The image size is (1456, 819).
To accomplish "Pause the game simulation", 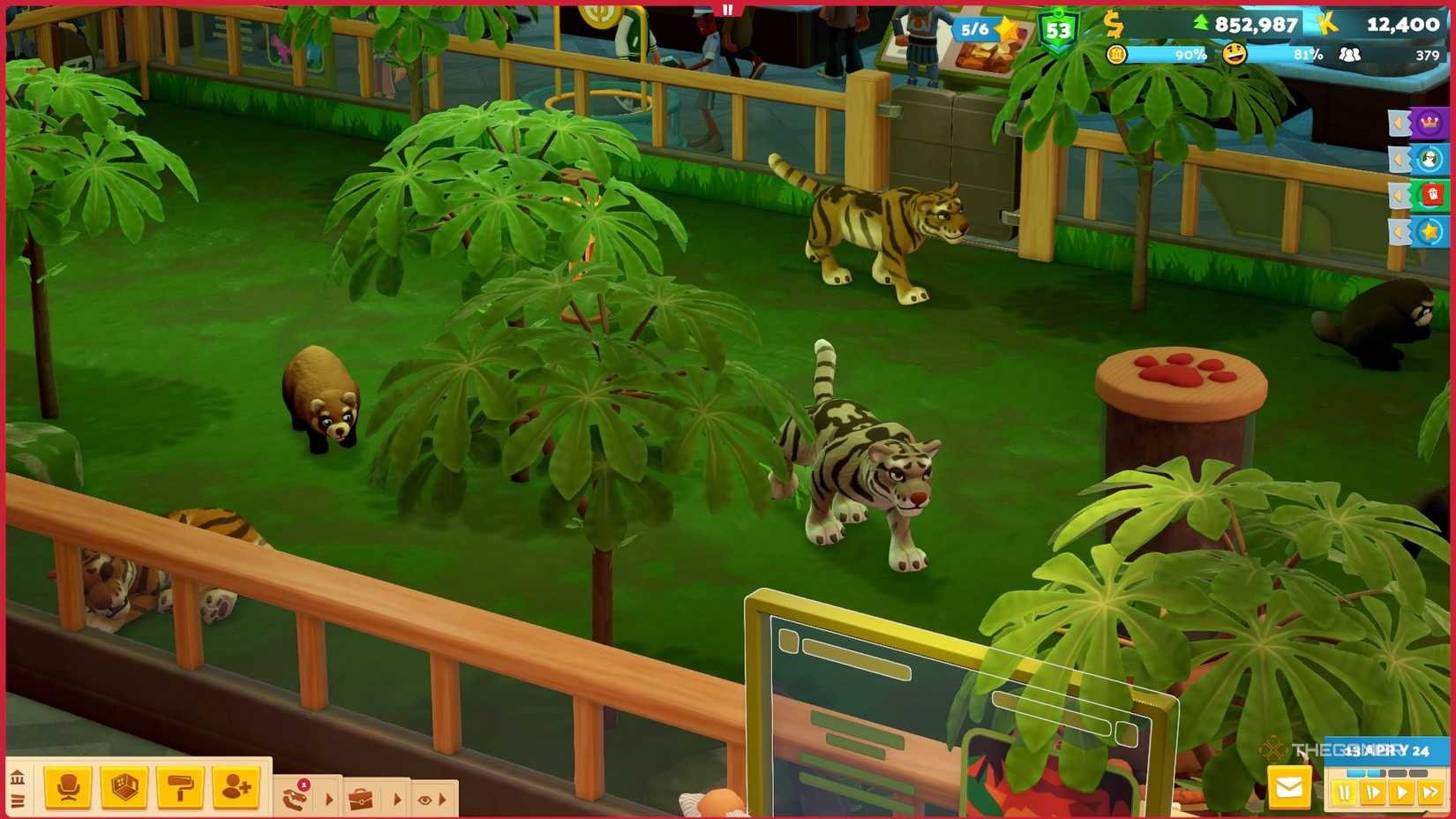I will coord(1344,792).
